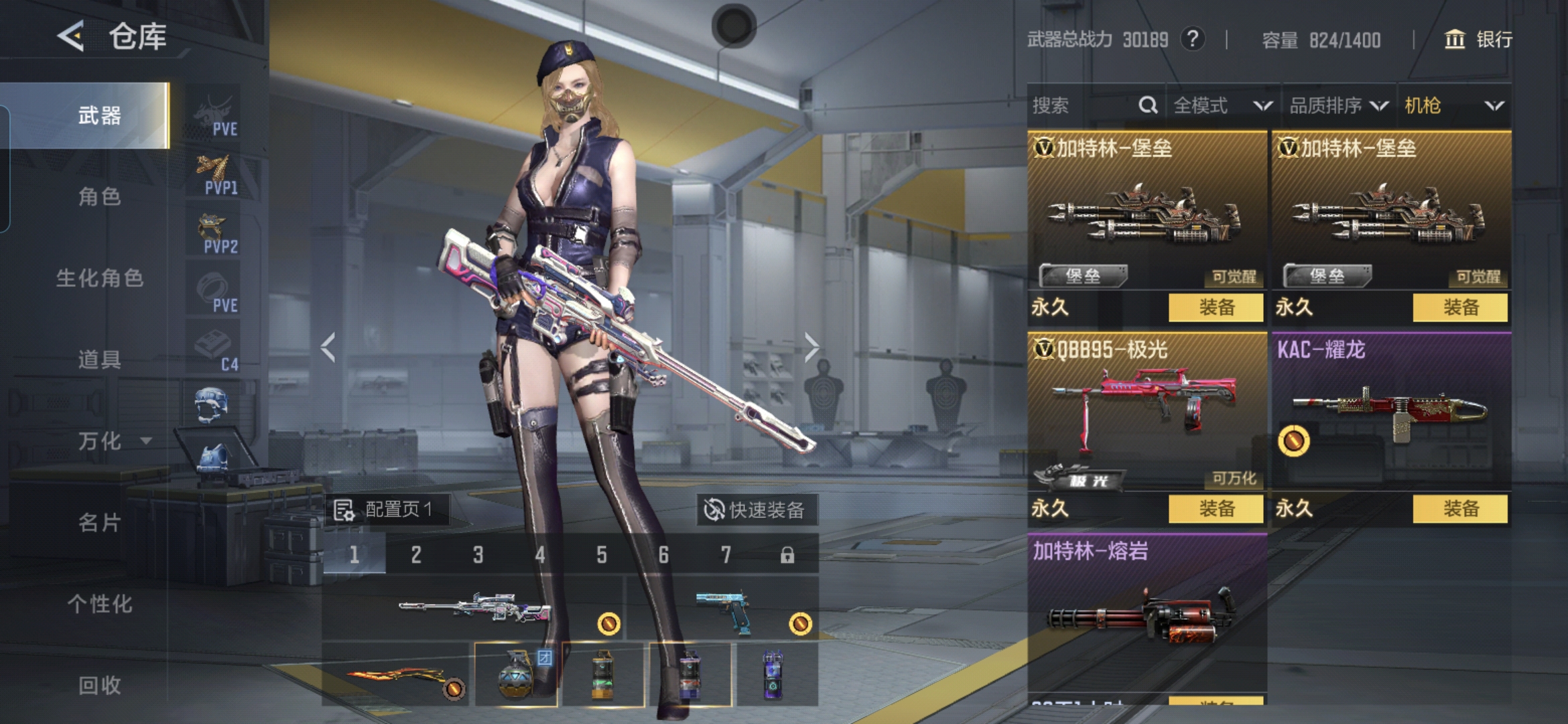The image size is (1568, 724).
Task: Open the 回收 recycle section
Action: (99, 685)
